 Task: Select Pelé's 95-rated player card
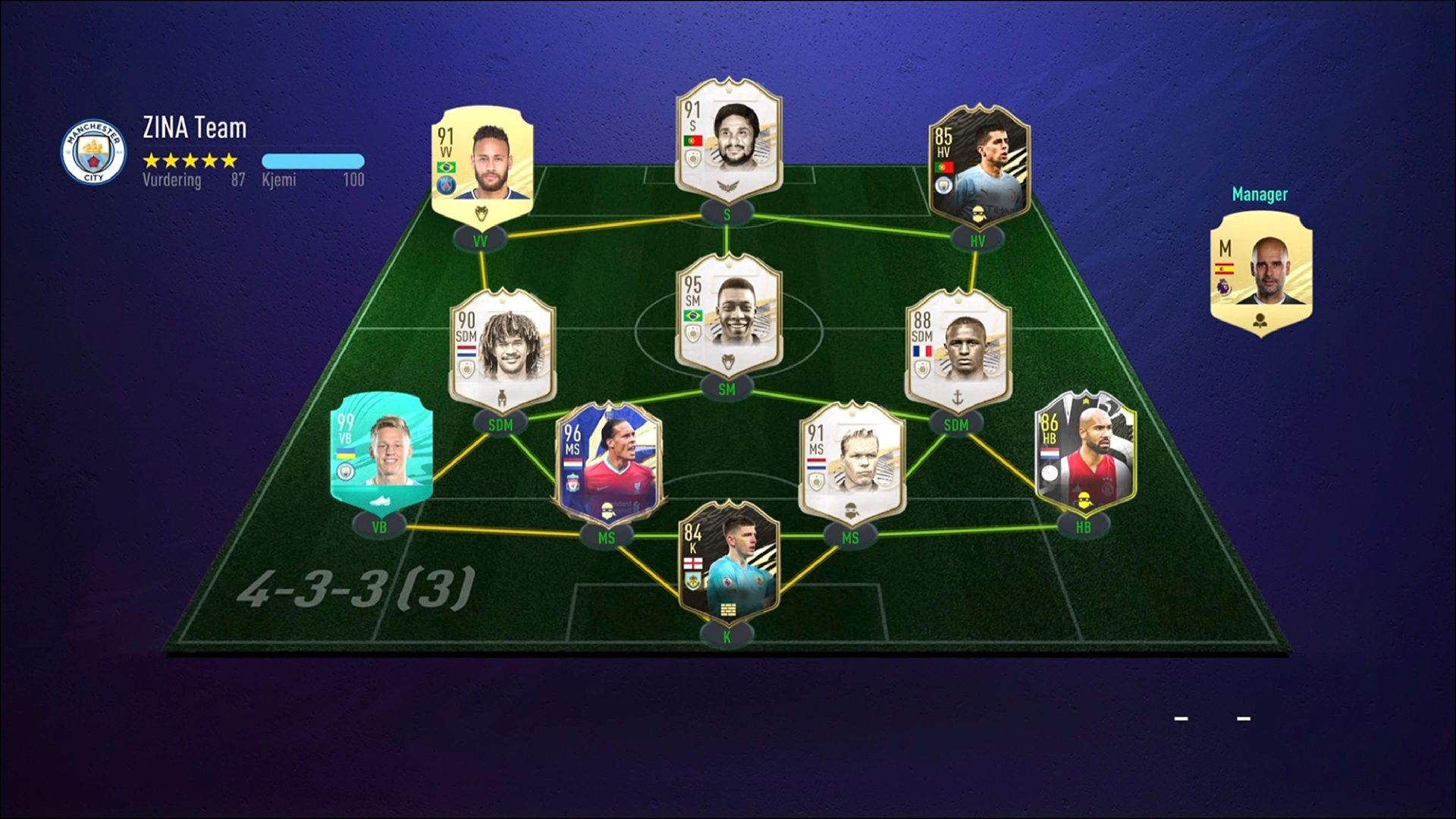click(x=727, y=318)
